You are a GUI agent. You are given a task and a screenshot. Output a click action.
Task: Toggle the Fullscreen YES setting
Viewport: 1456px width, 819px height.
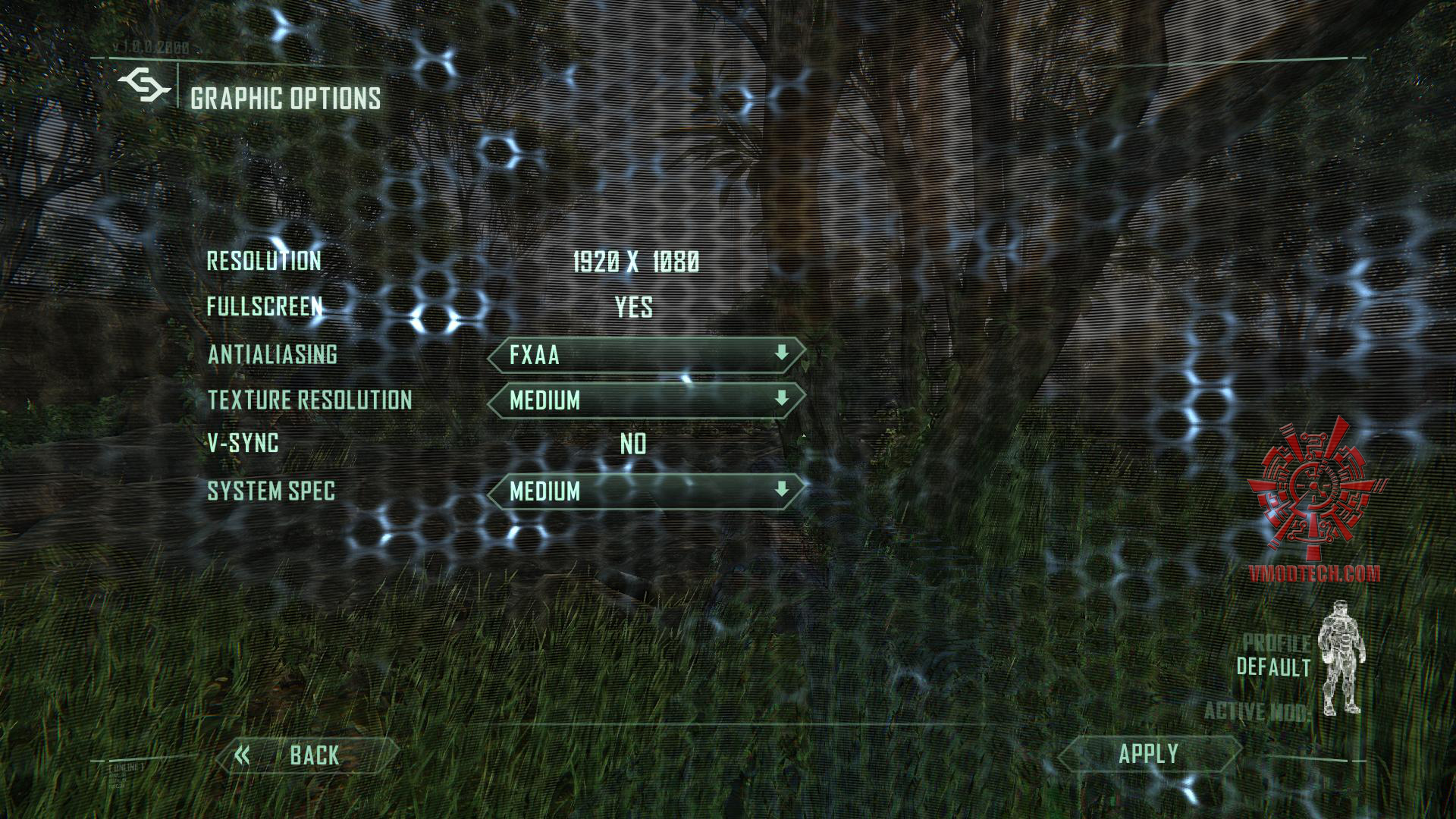click(633, 307)
